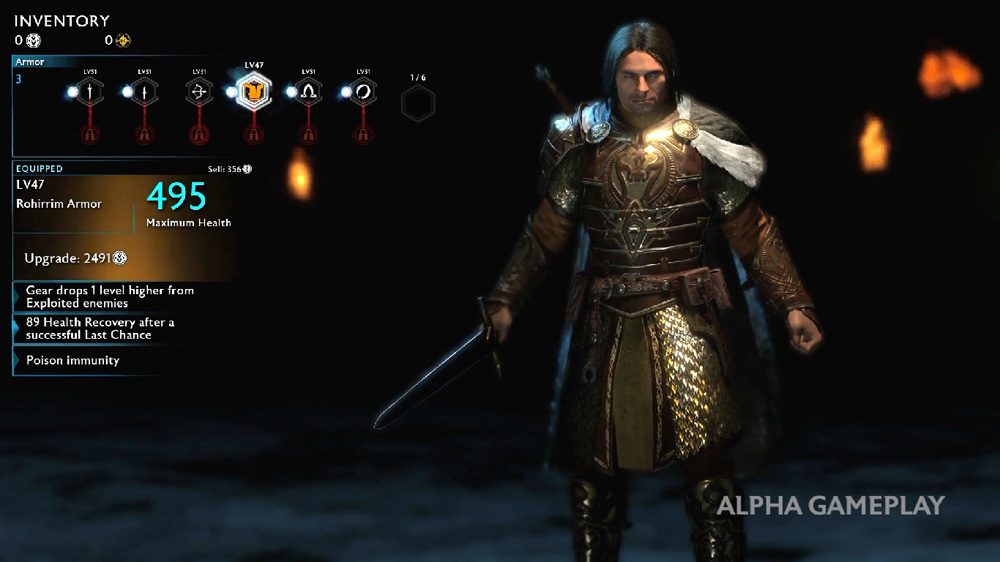
Task: Select the Health Recovery after Last Chance perk
Action: click(x=100, y=328)
